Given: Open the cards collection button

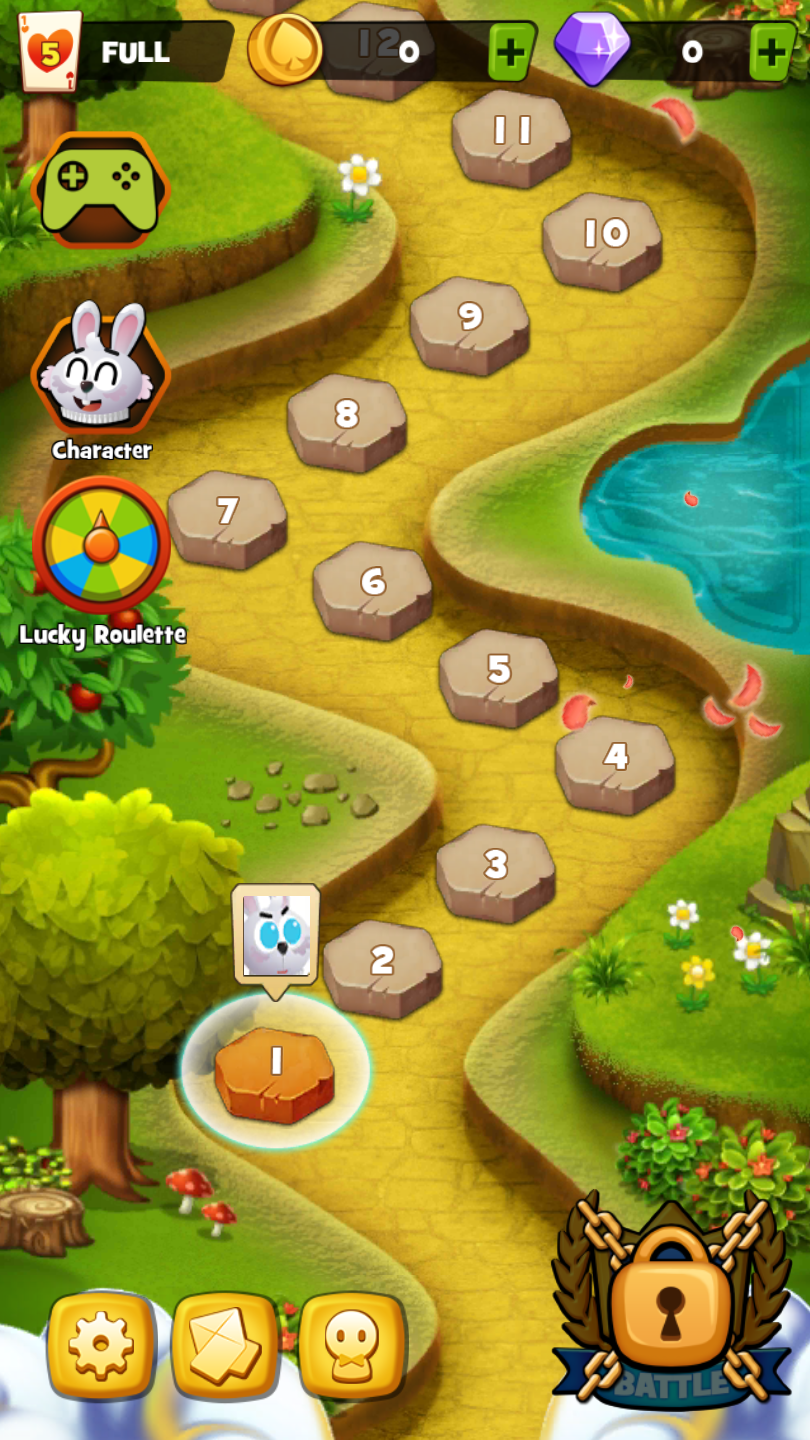Looking at the screenshot, I should pos(225,1345).
